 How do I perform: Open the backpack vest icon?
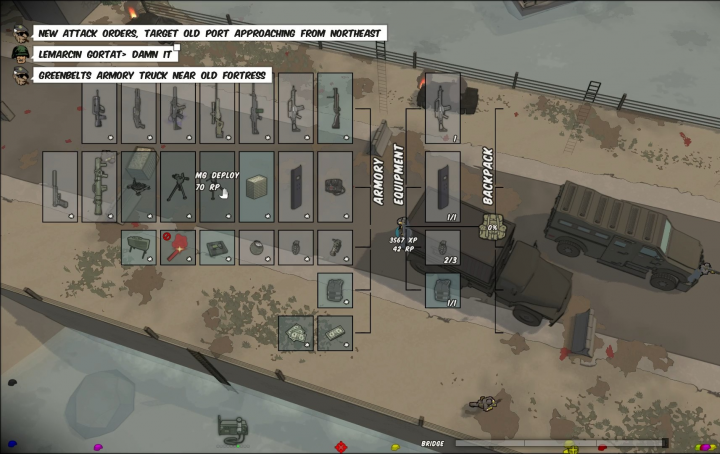click(491, 227)
